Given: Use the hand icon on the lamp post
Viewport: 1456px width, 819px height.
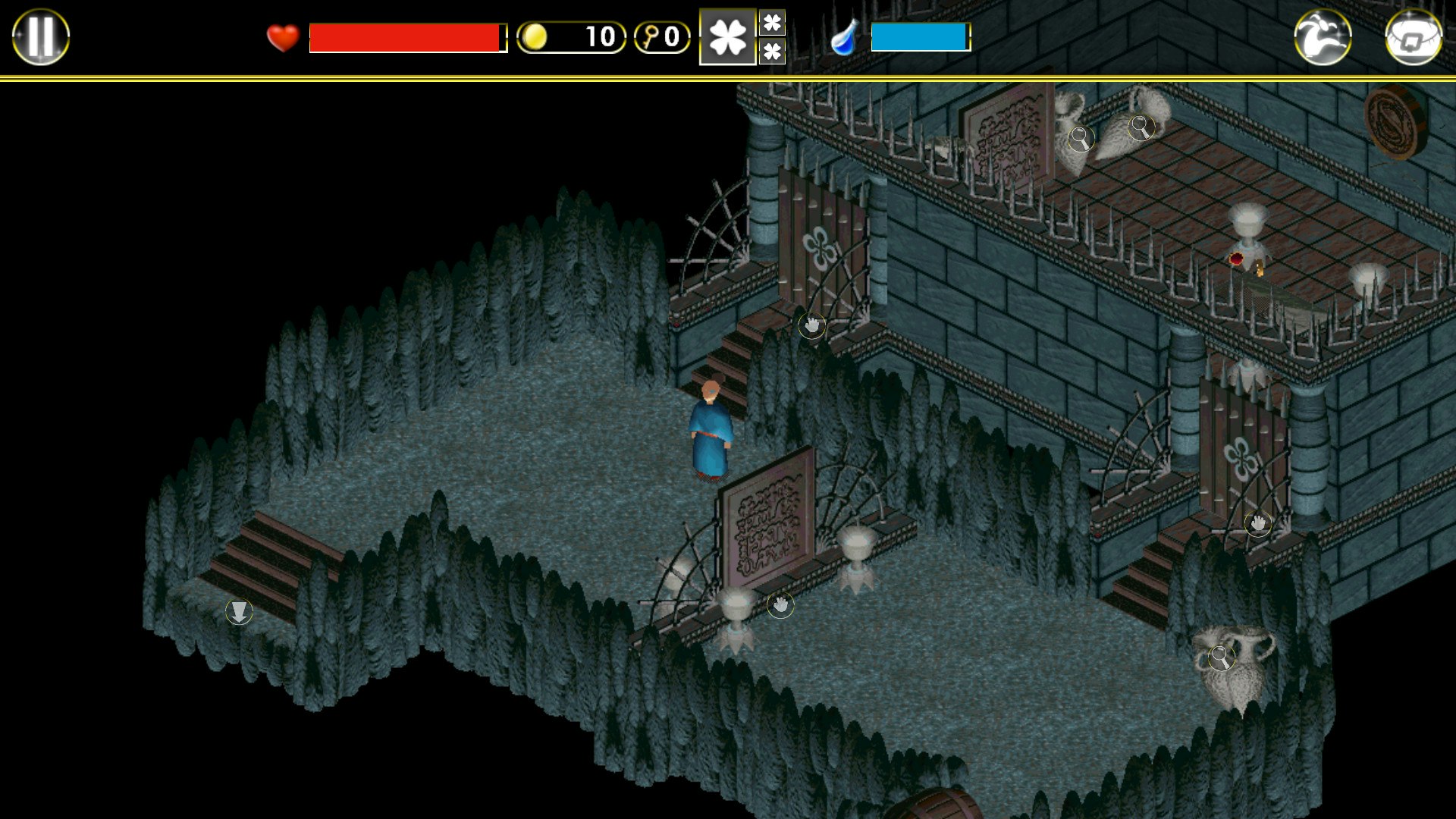Looking at the screenshot, I should coord(780,607).
